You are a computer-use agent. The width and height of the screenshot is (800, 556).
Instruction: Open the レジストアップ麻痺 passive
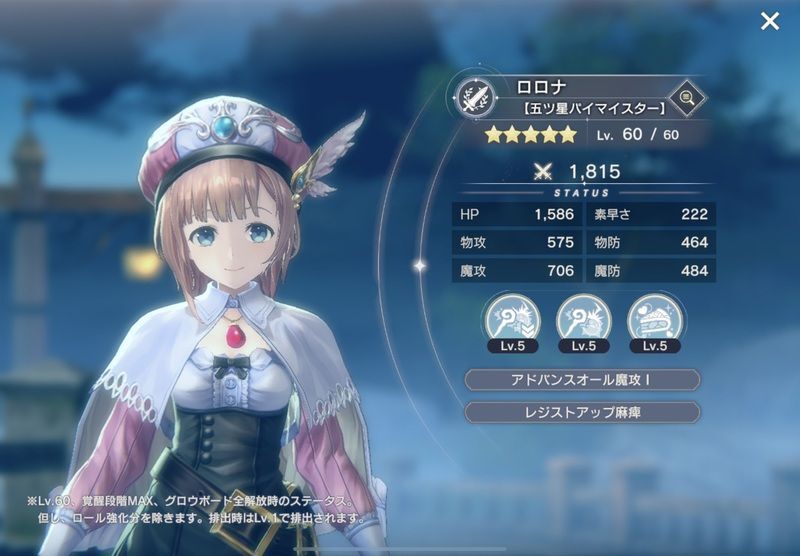pyautogui.click(x=582, y=412)
